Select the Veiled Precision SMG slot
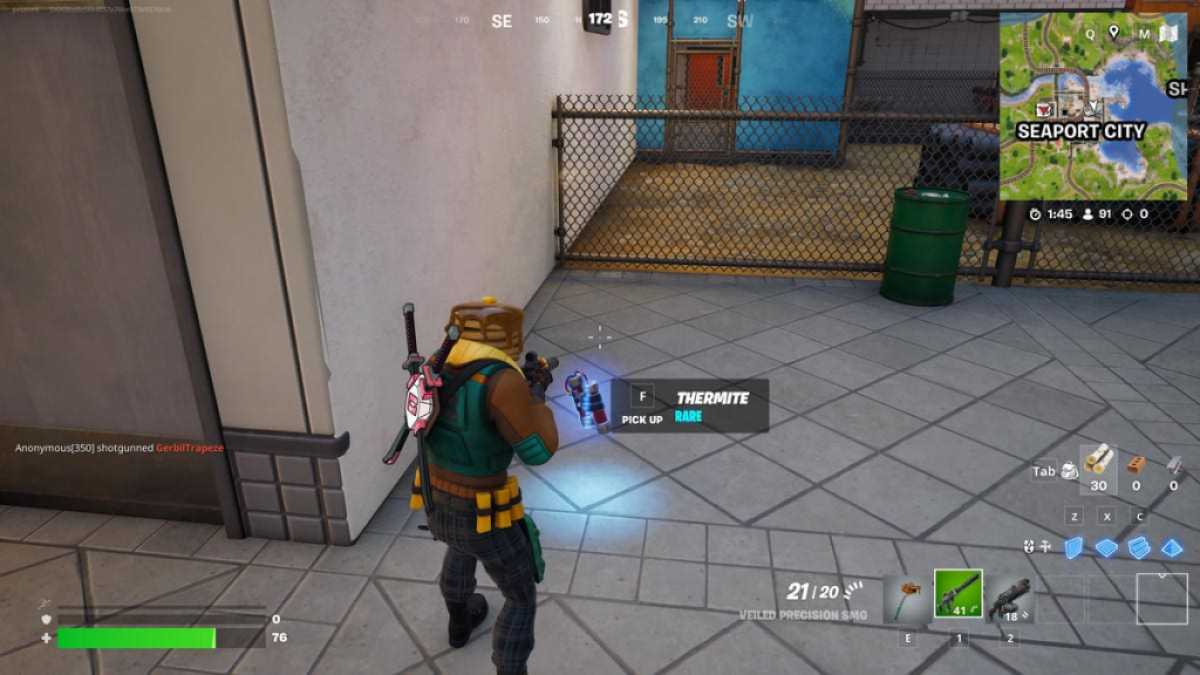The width and height of the screenshot is (1200, 675). (x=958, y=594)
